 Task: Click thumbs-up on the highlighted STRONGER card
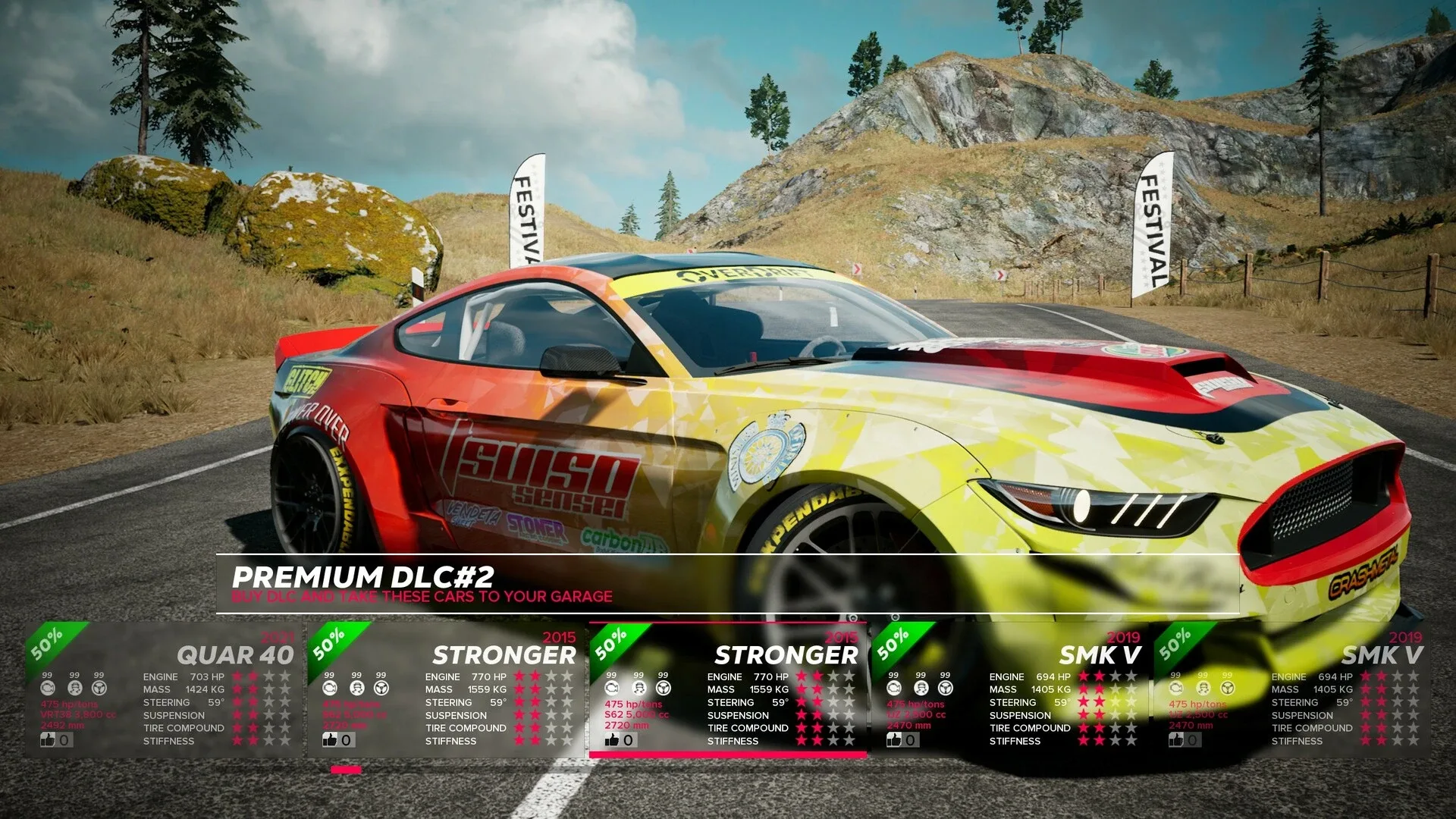click(613, 739)
